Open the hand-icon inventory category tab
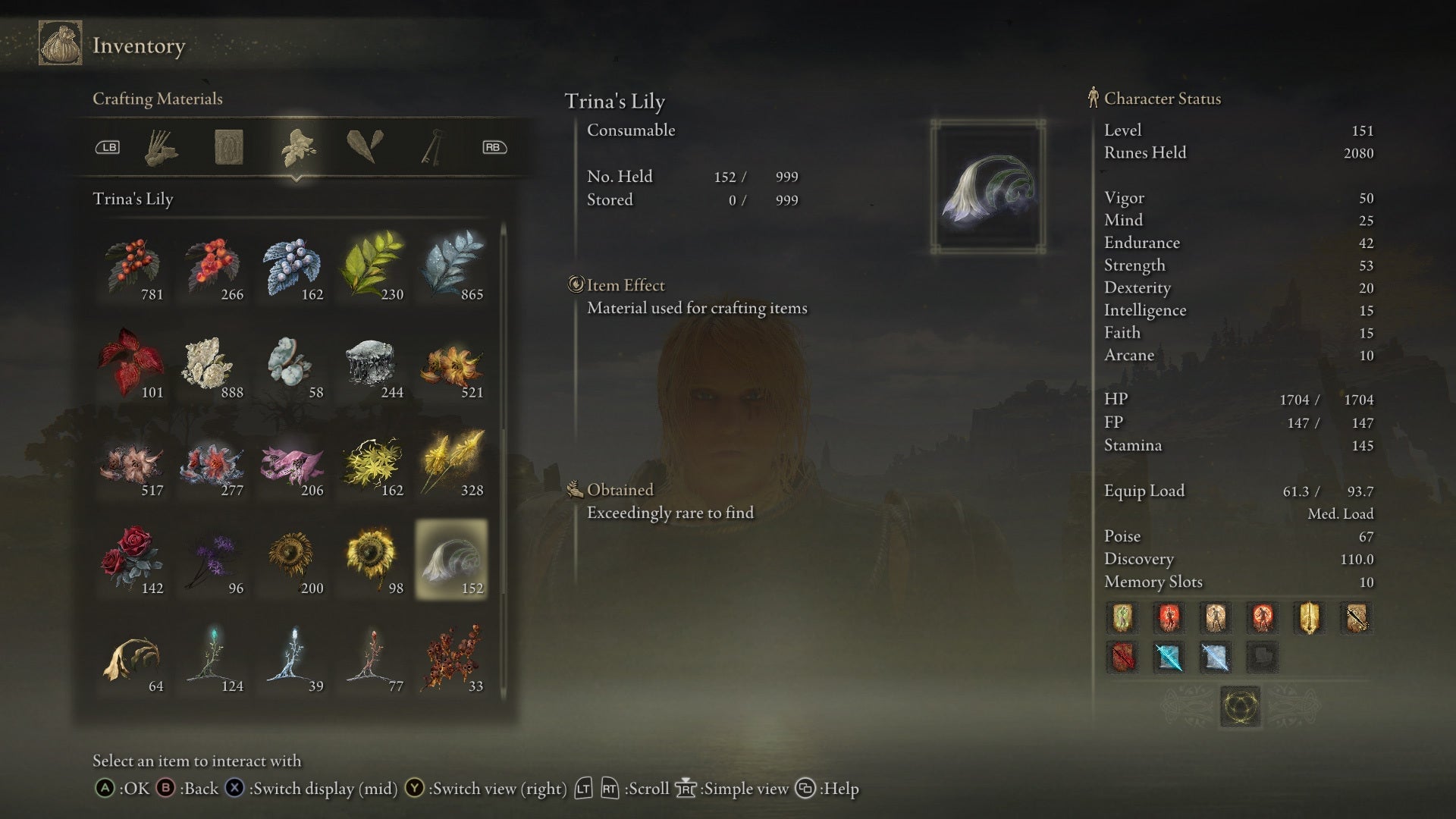This screenshot has width=1456, height=819. (161, 147)
